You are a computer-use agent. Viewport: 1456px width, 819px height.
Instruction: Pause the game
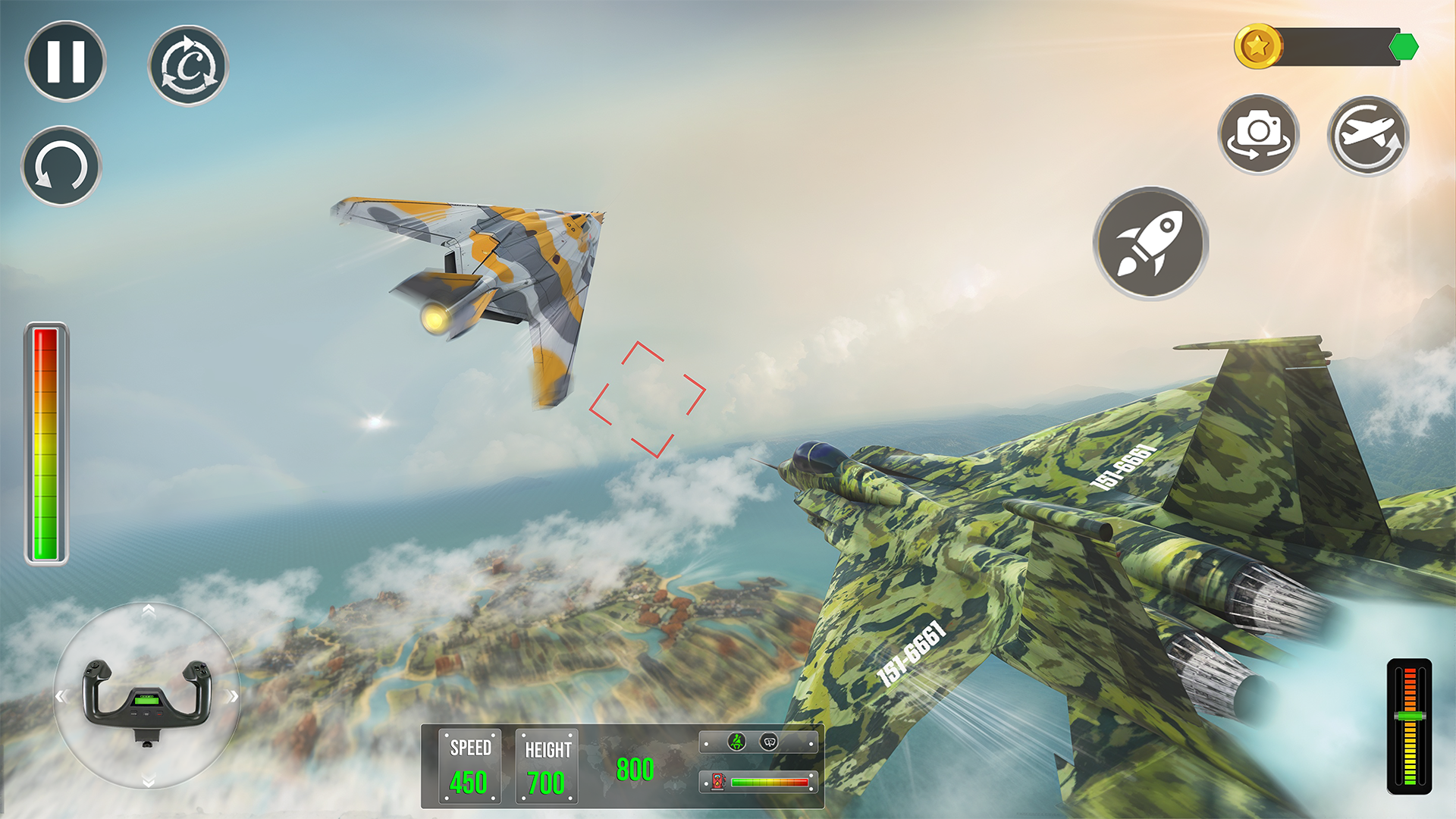(x=64, y=64)
